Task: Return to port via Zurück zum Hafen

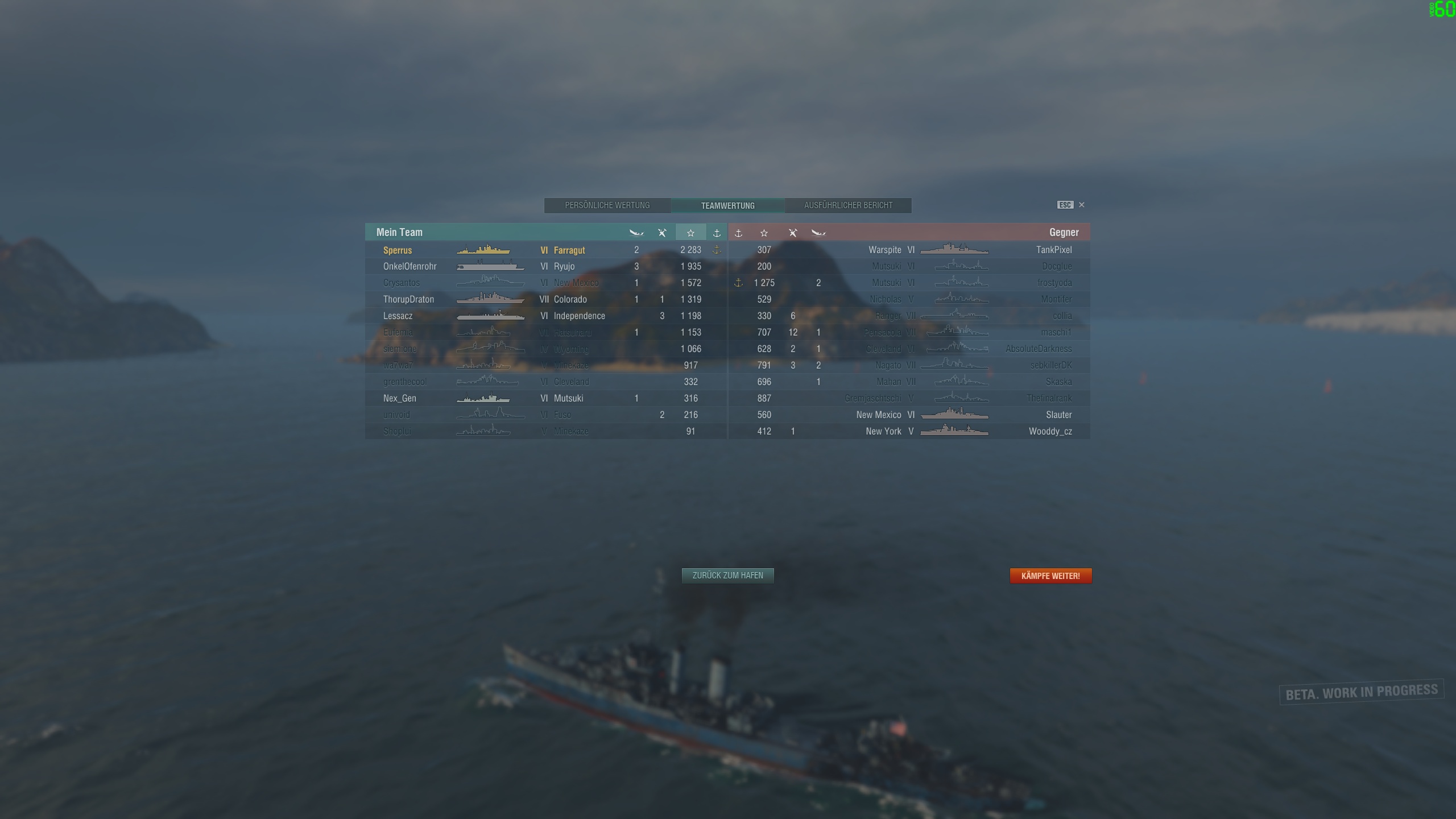Action: tap(727, 576)
